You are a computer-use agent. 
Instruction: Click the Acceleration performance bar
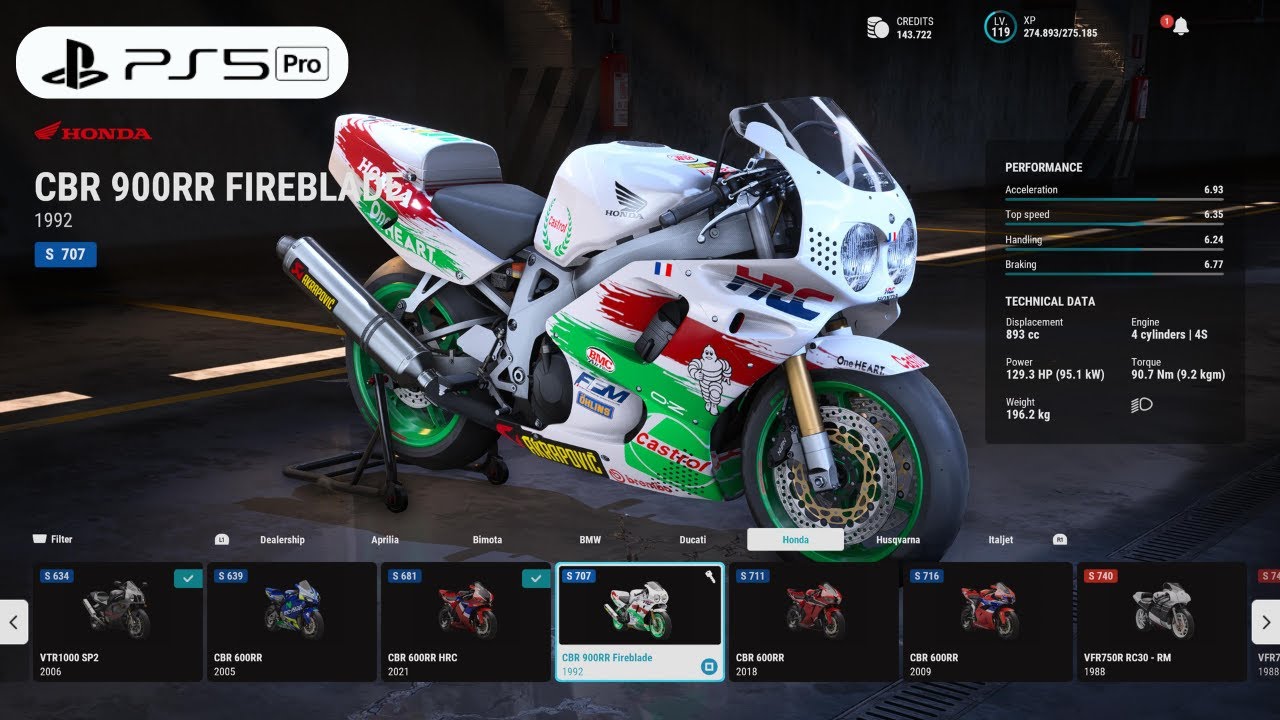(1113, 196)
